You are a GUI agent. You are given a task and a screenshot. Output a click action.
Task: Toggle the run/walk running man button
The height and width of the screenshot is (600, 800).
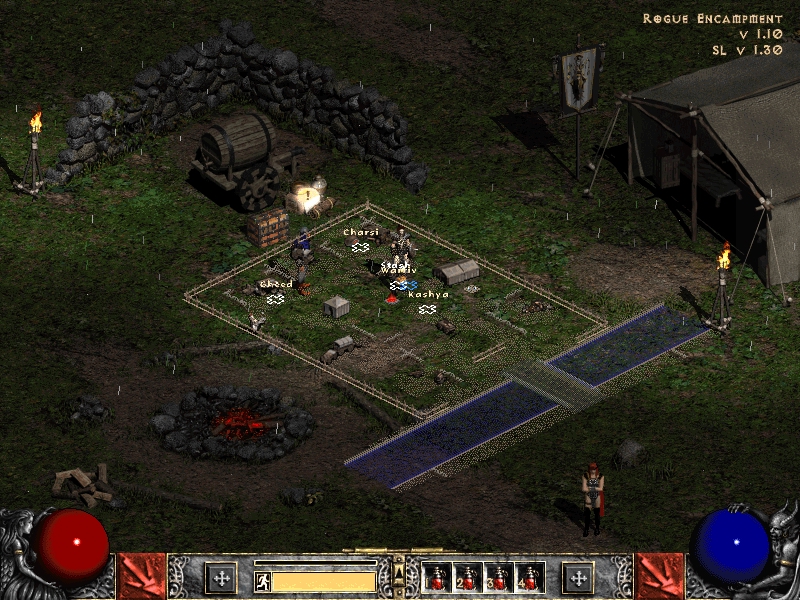(x=262, y=580)
